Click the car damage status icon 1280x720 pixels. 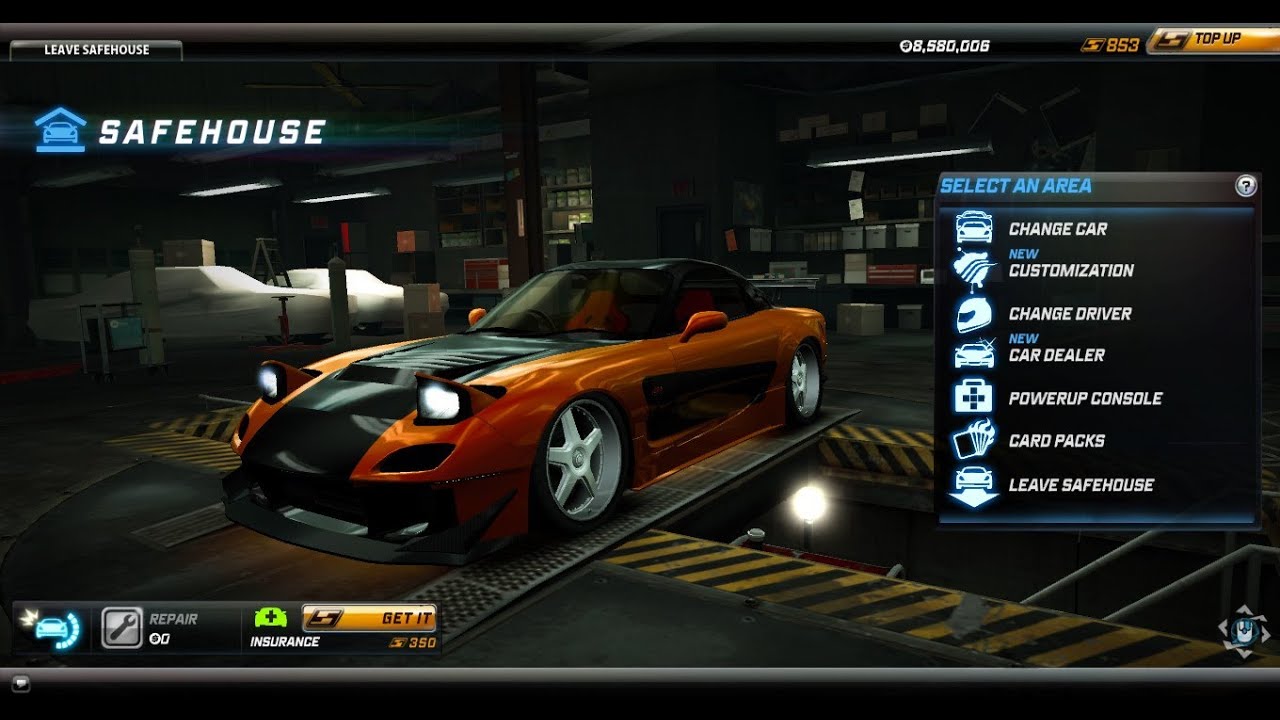[53, 628]
